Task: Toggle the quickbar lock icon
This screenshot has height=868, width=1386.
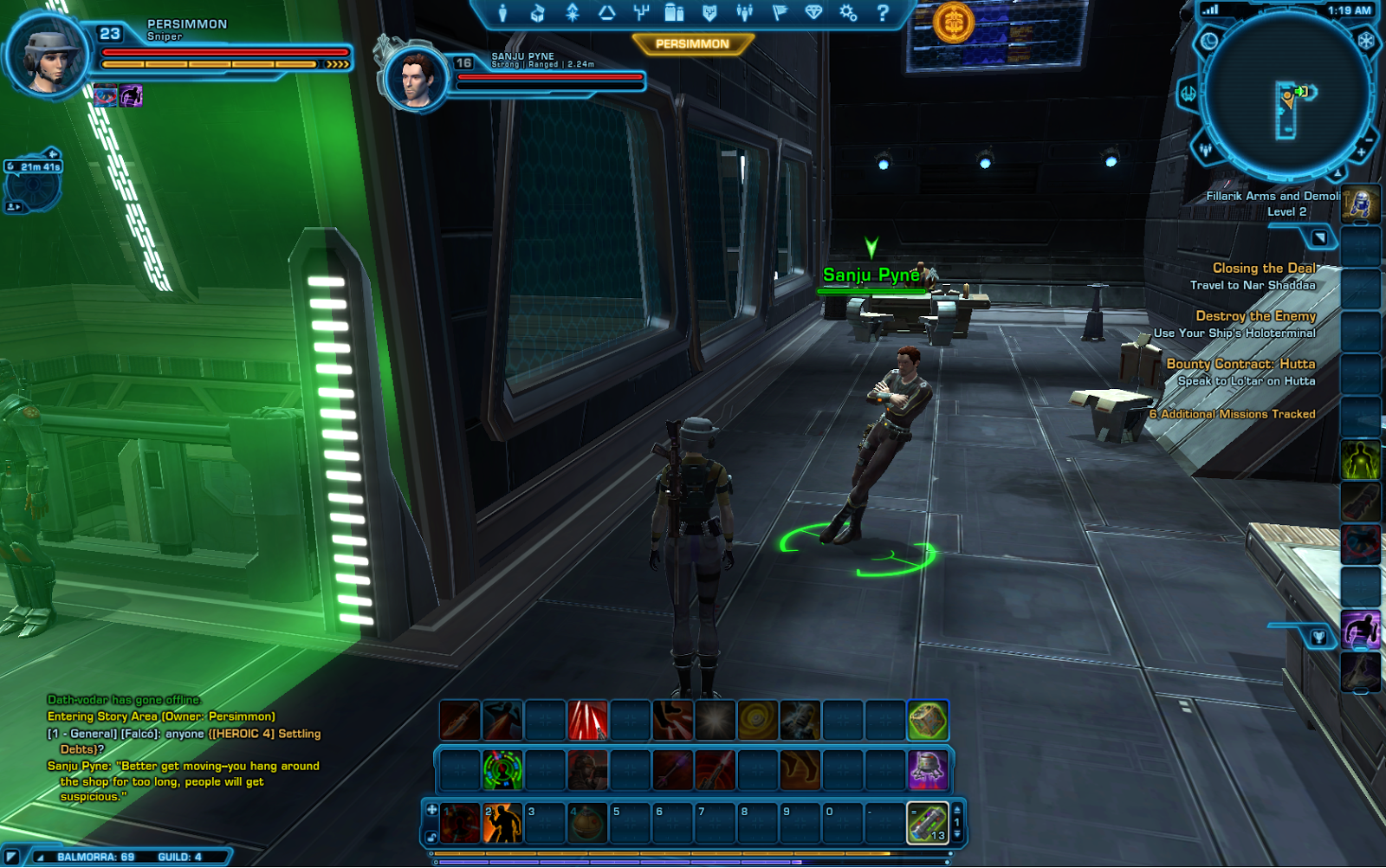Action: pos(431,837)
